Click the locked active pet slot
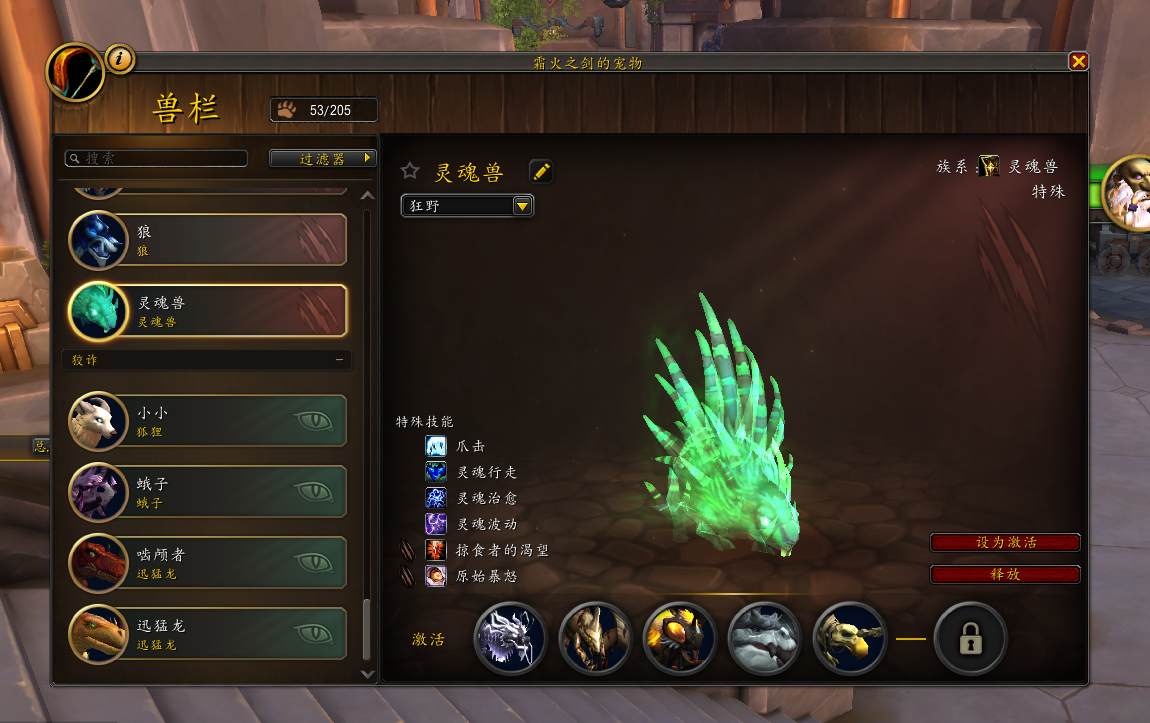The height and width of the screenshot is (723, 1150). pos(970,638)
